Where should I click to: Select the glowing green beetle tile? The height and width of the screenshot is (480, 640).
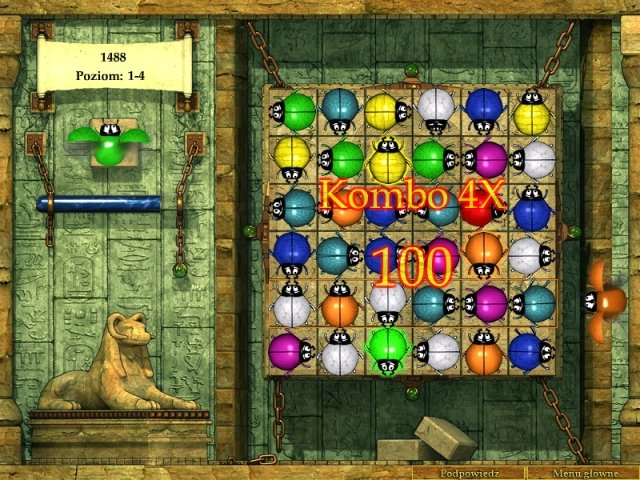[387, 351]
